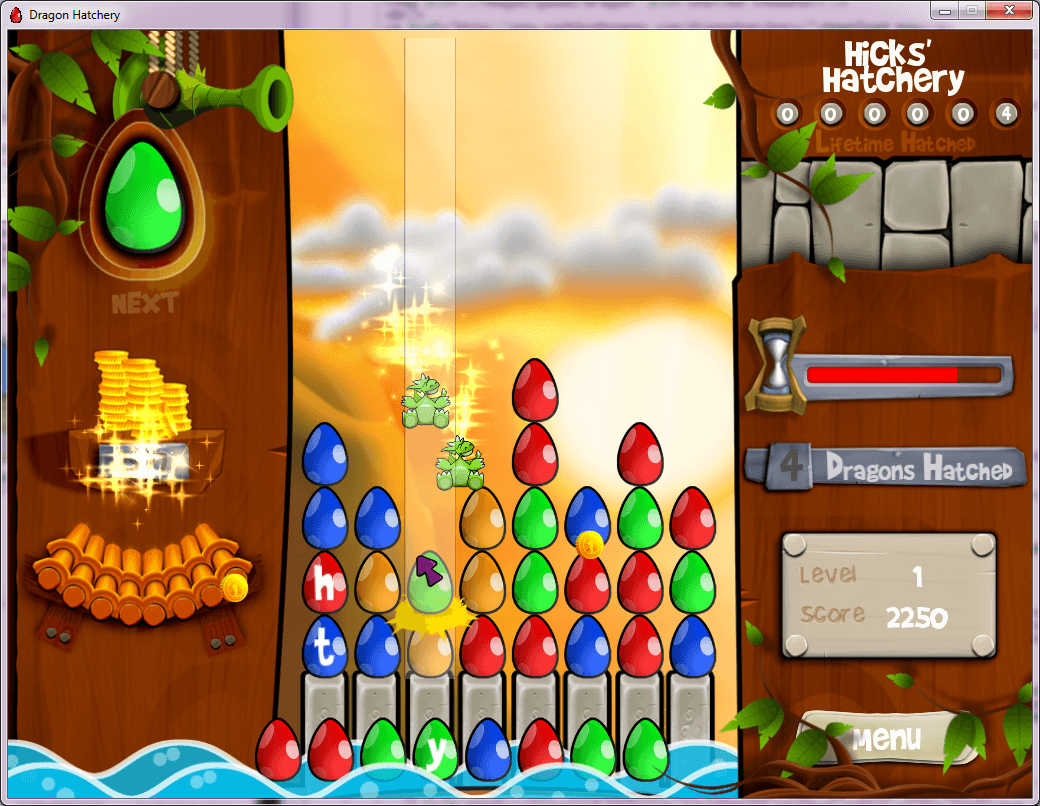The width and height of the screenshot is (1040, 806).
Task: Select the red egg marked h
Action: [x=325, y=582]
